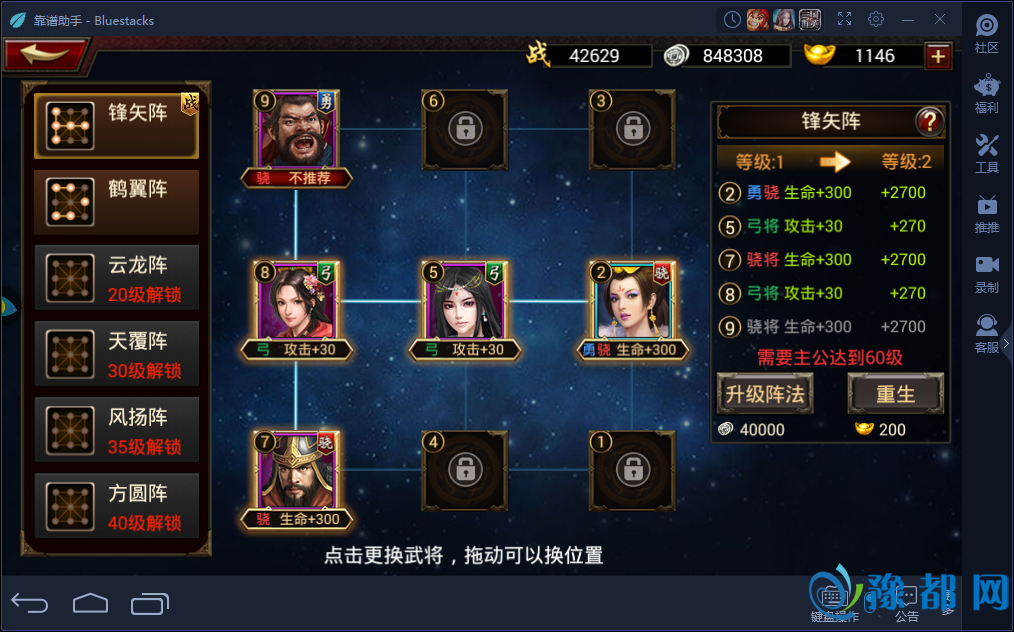
Task: Select the dark-haired archer in slot 5
Action: [x=464, y=301]
